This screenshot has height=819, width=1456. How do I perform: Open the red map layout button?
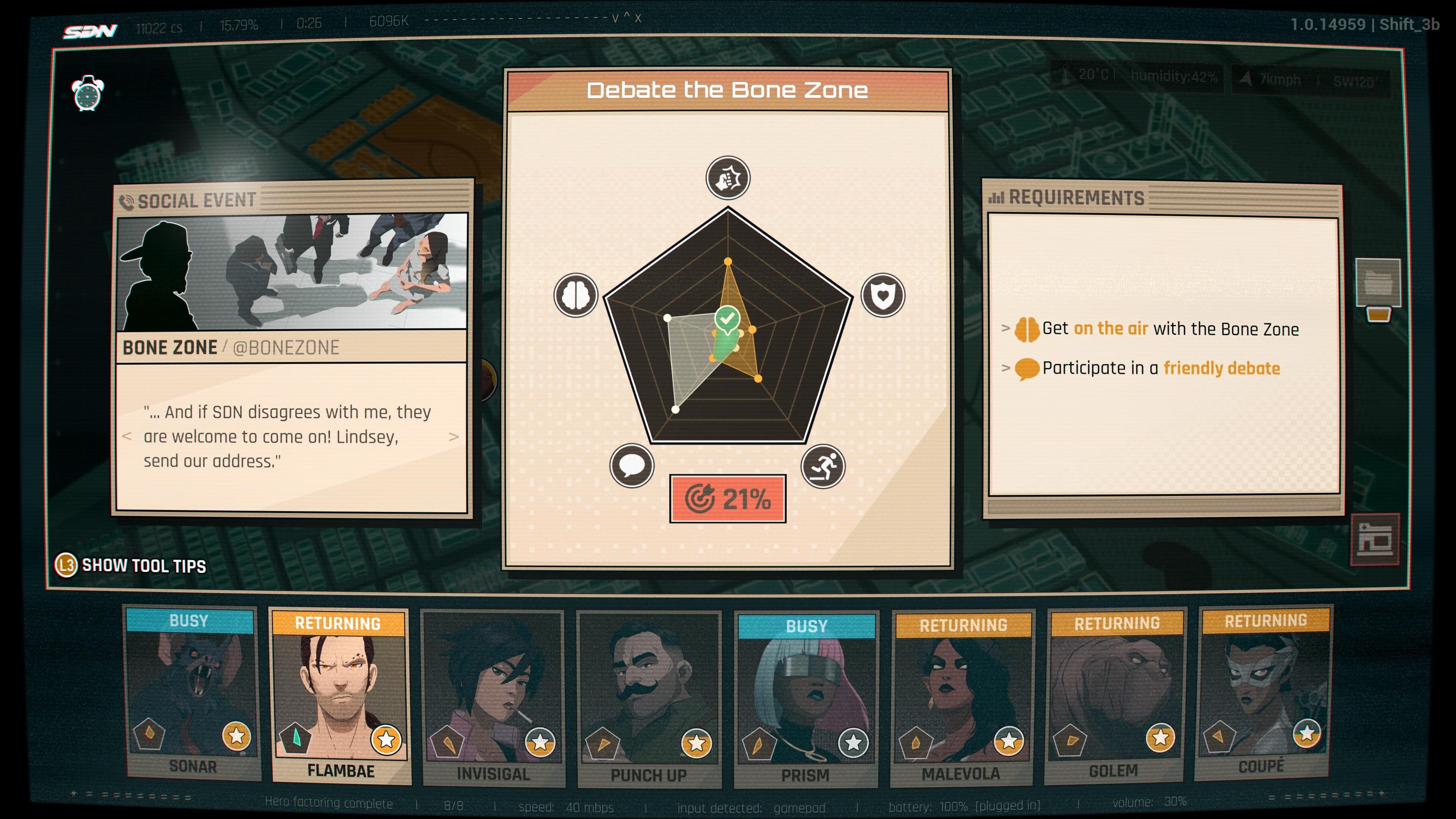(1374, 539)
